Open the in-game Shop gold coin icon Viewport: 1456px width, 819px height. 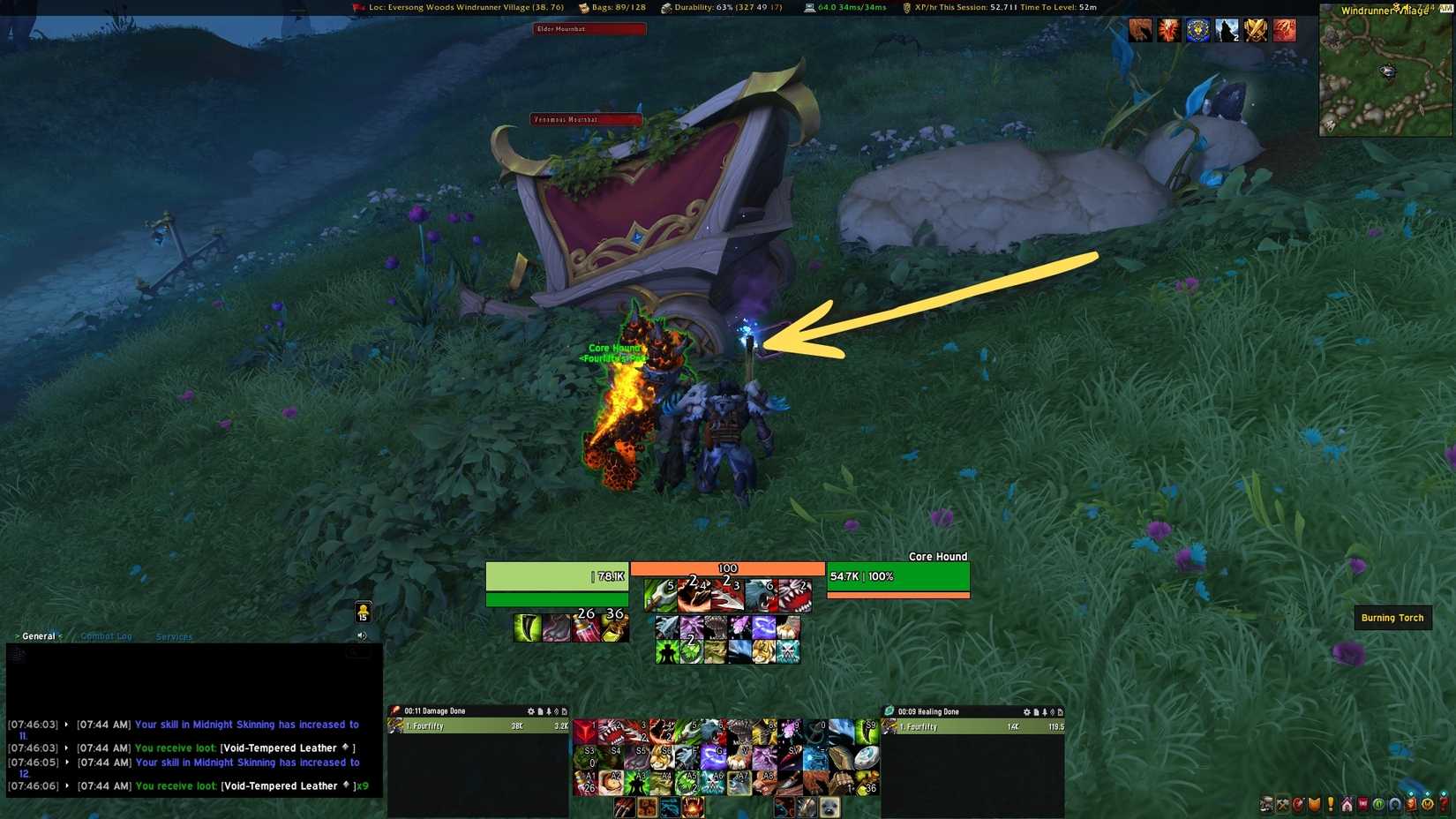1427,805
